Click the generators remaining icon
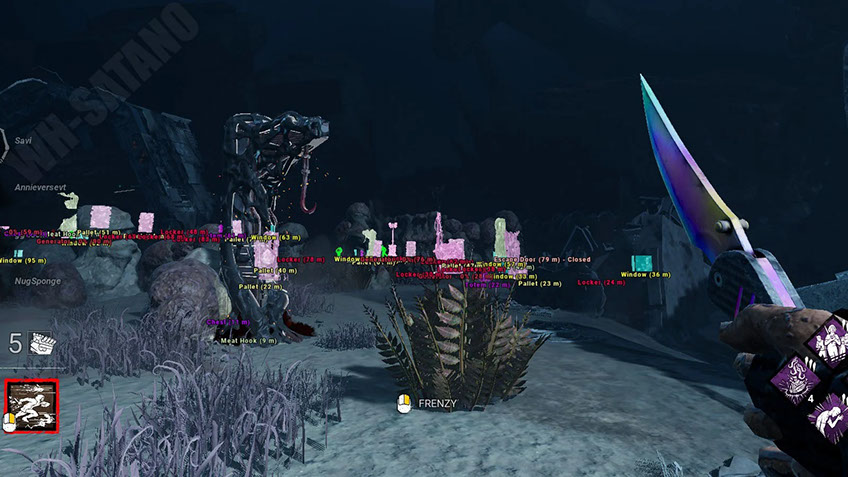This screenshot has width=848, height=477. 41,346
